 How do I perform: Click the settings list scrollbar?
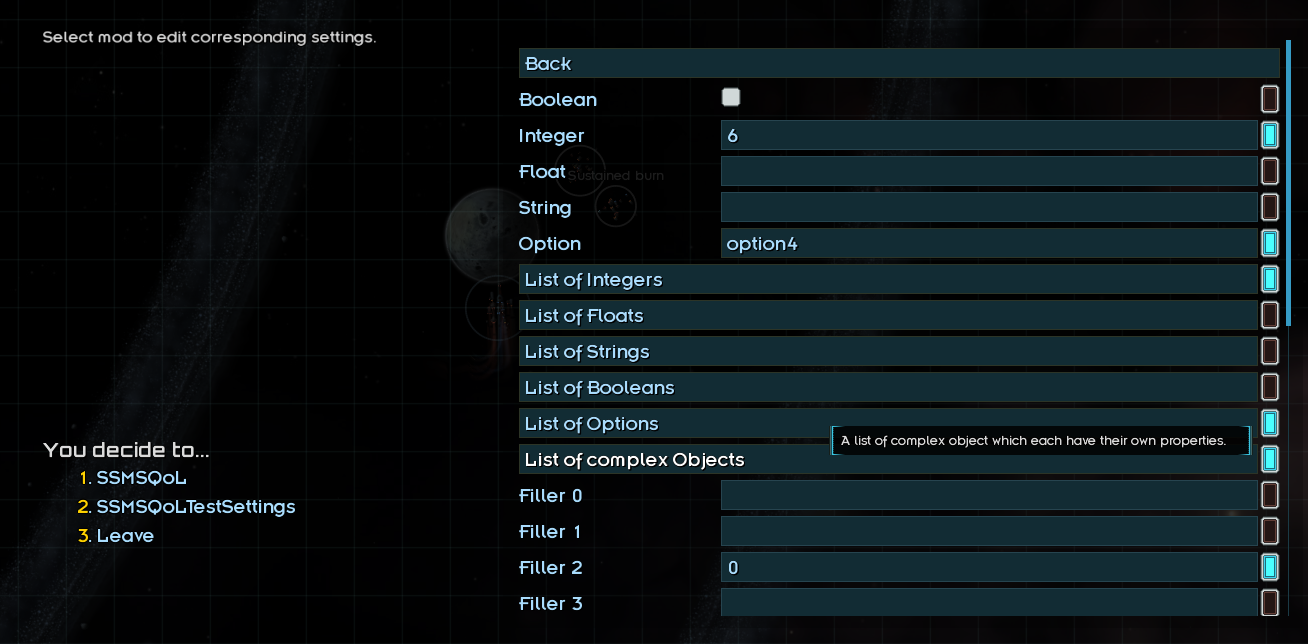[x=1289, y=182]
